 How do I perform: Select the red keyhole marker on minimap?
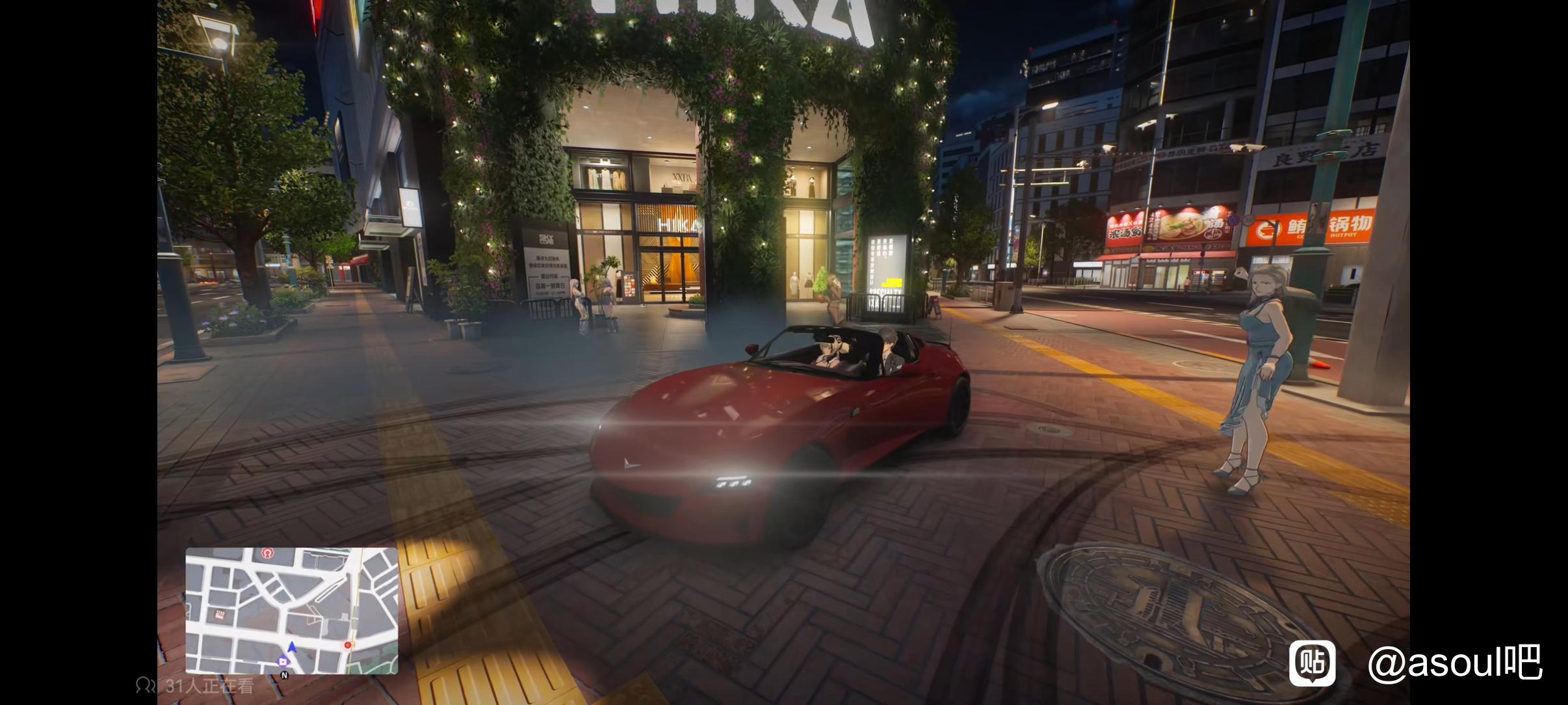pos(266,553)
